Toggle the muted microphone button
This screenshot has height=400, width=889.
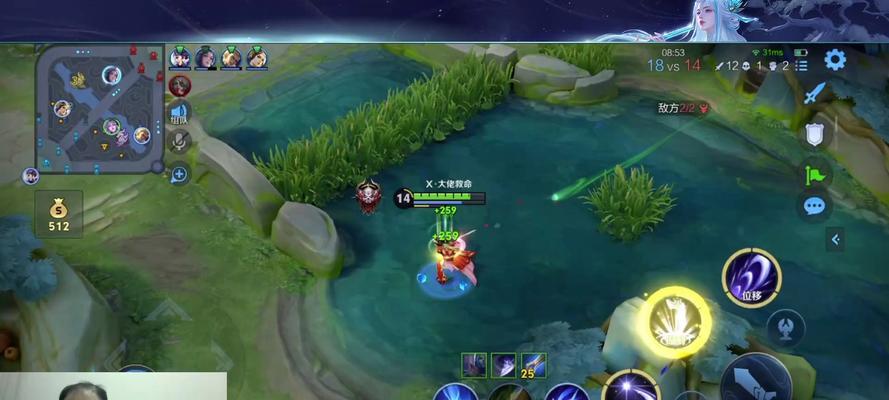pos(180,142)
